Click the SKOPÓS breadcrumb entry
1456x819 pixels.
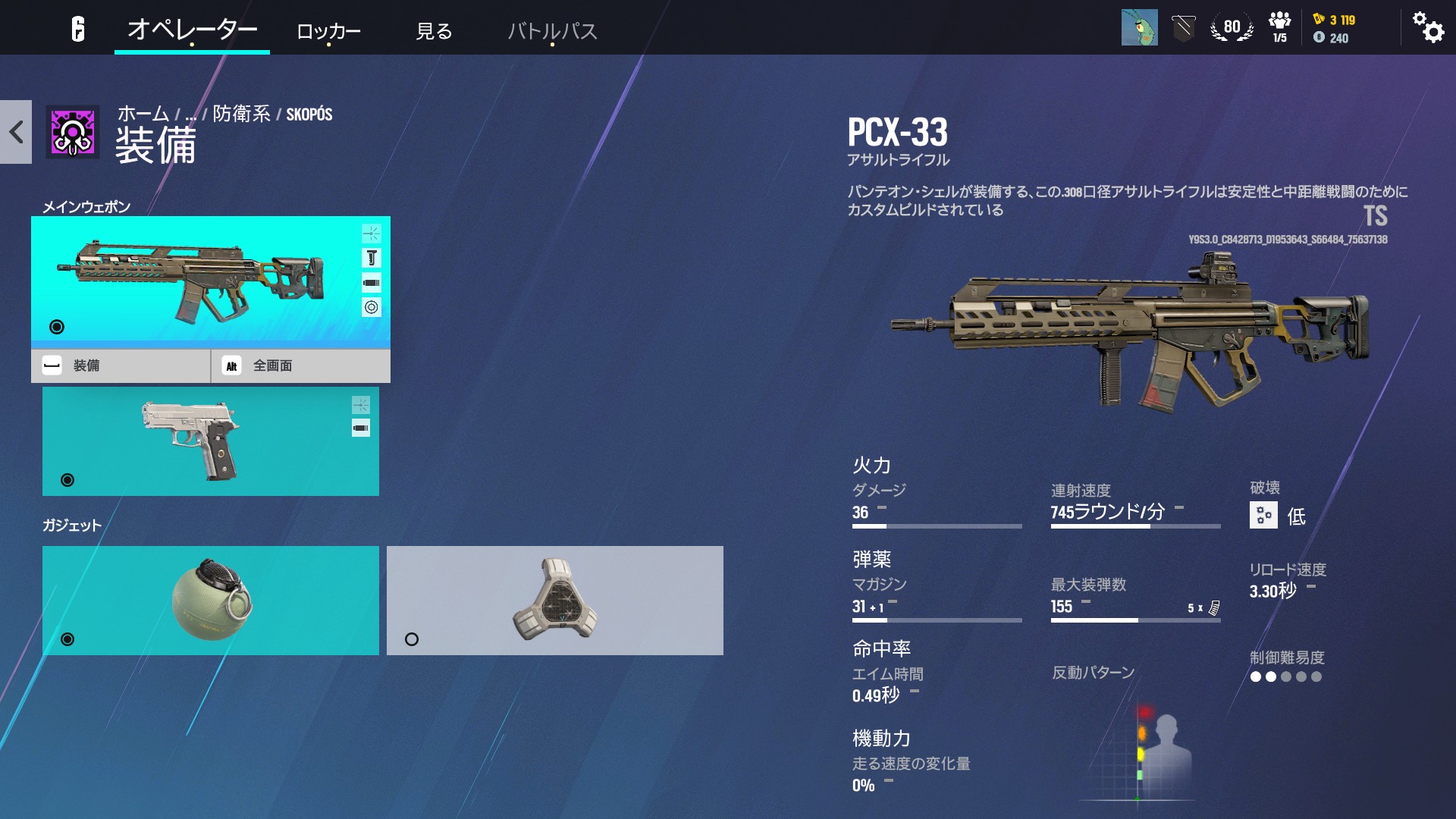click(310, 114)
